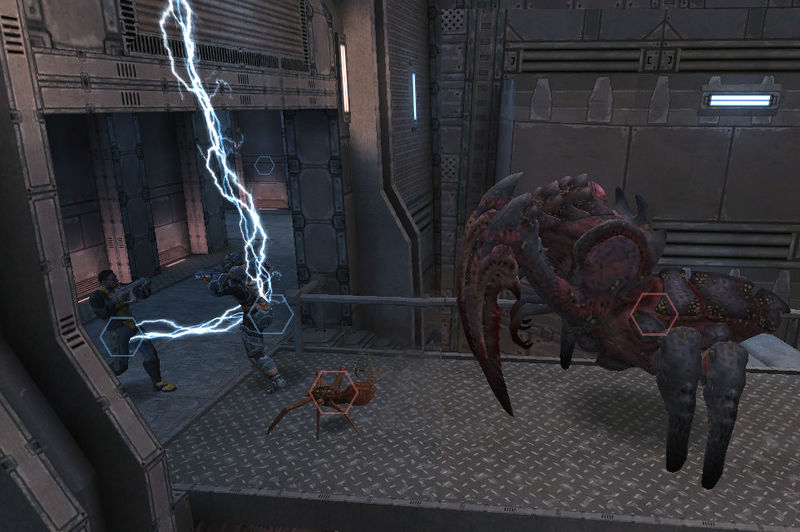Select the left rifleman's blue hexagon marker

coord(120,336)
